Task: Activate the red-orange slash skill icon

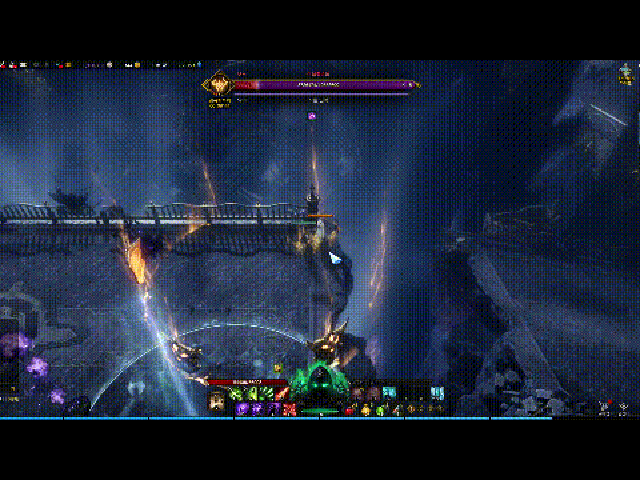Action: pos(282,394)
